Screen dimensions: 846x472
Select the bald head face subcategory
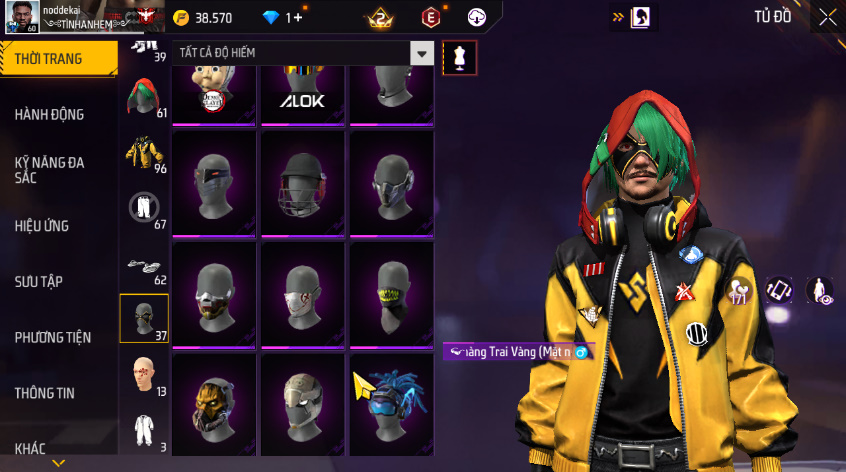tap(144, 373)
